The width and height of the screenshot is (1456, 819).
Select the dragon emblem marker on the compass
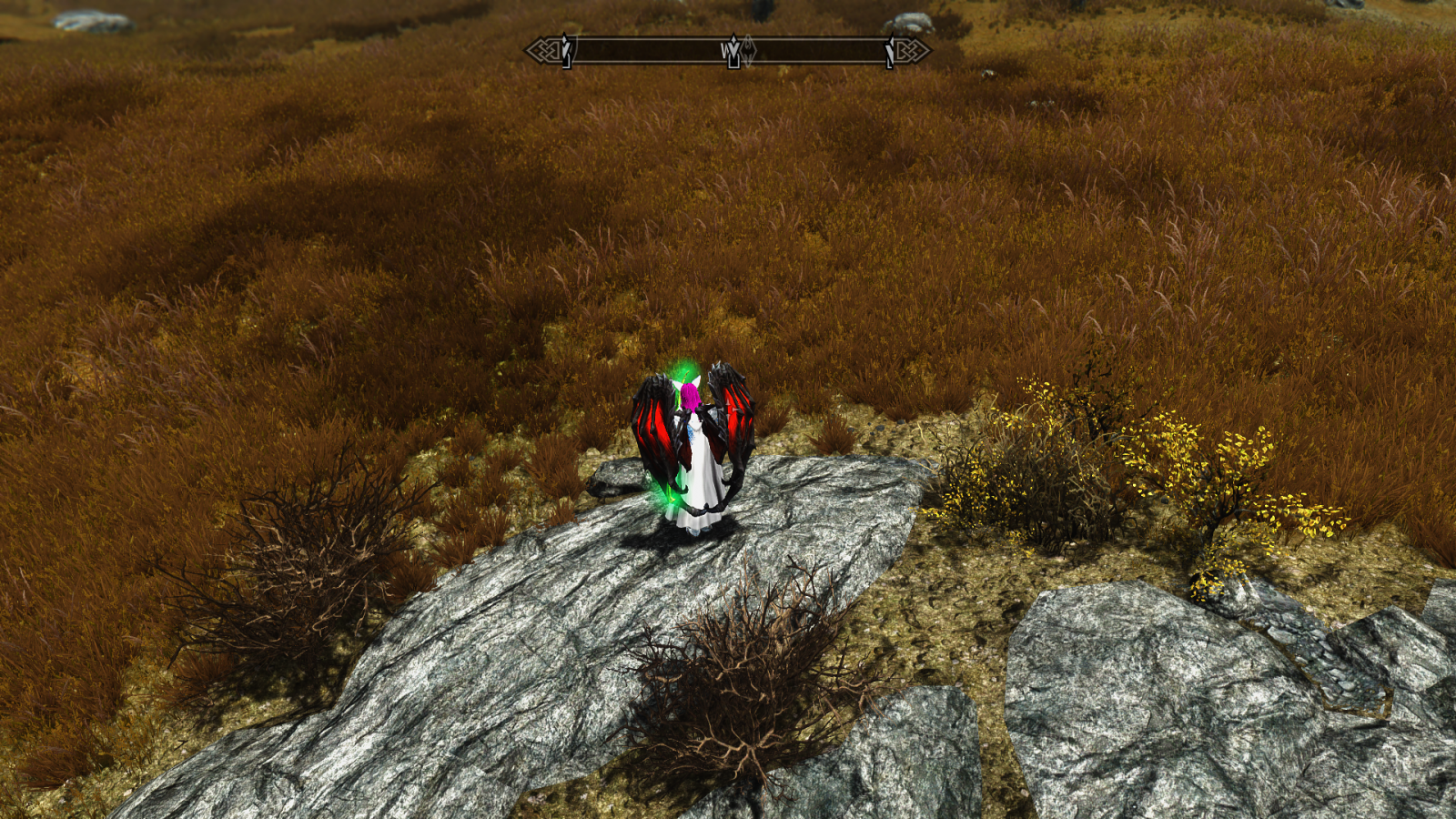pos(748,50)
